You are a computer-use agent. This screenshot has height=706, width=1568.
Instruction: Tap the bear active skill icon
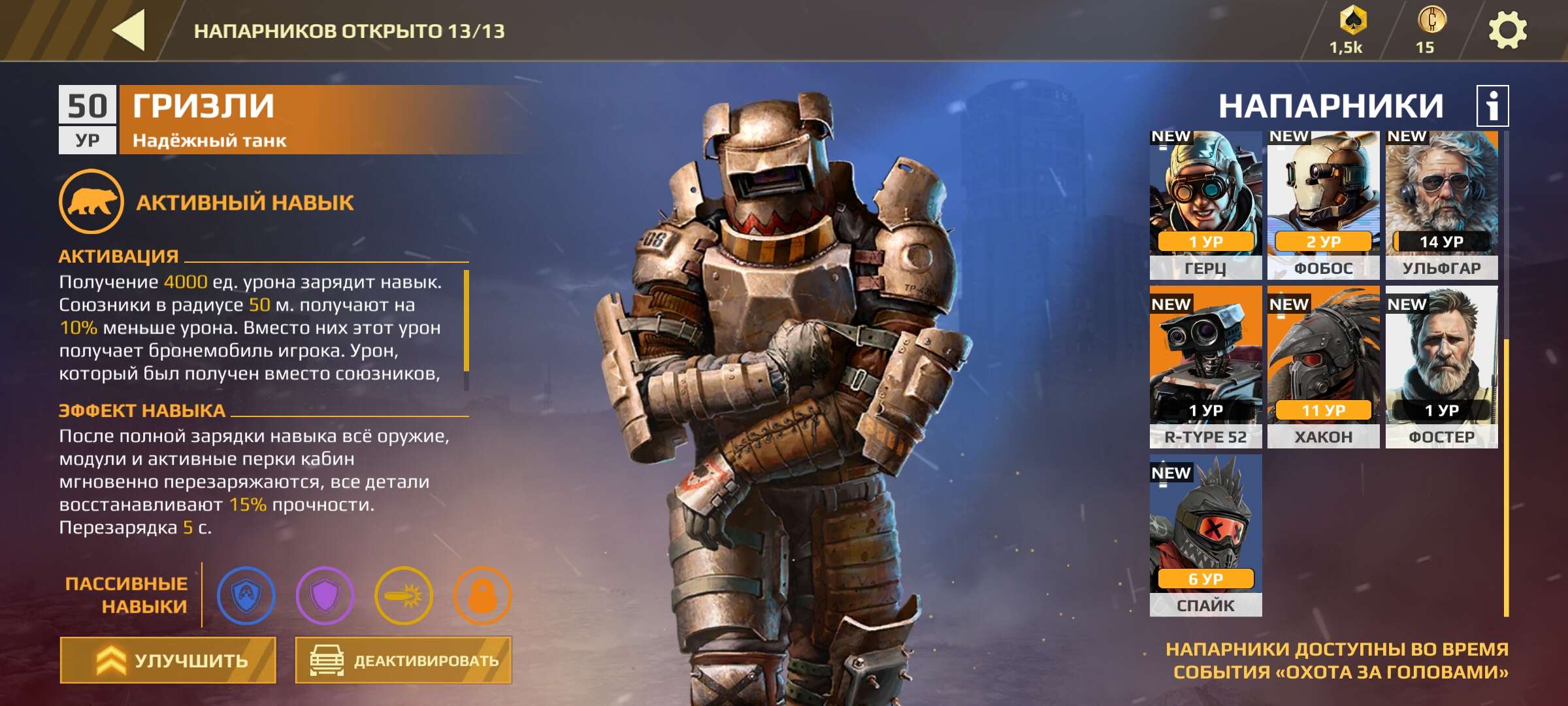[91, 201]
